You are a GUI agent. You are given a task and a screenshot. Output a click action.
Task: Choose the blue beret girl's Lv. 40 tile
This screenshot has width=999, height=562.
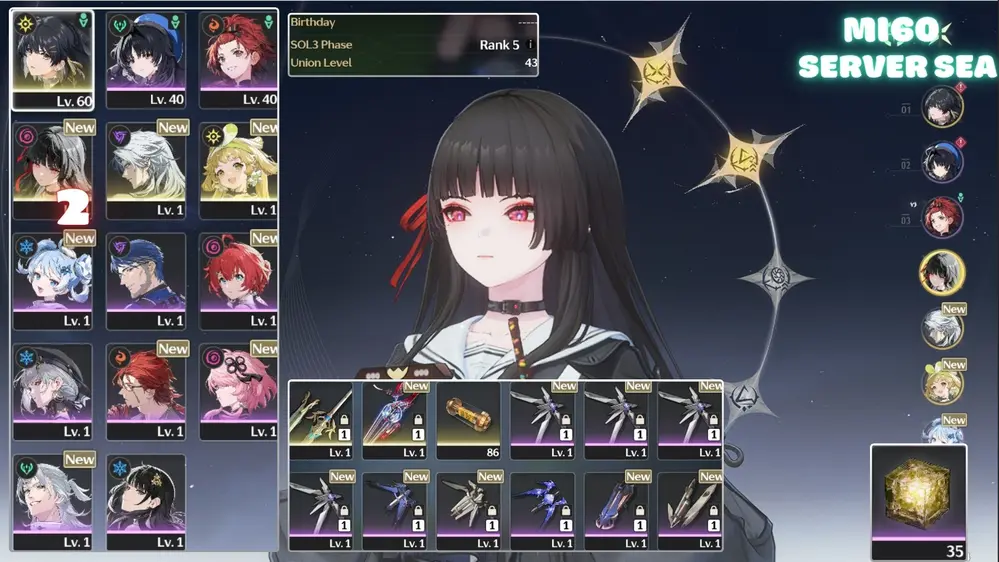pos(146,58)
